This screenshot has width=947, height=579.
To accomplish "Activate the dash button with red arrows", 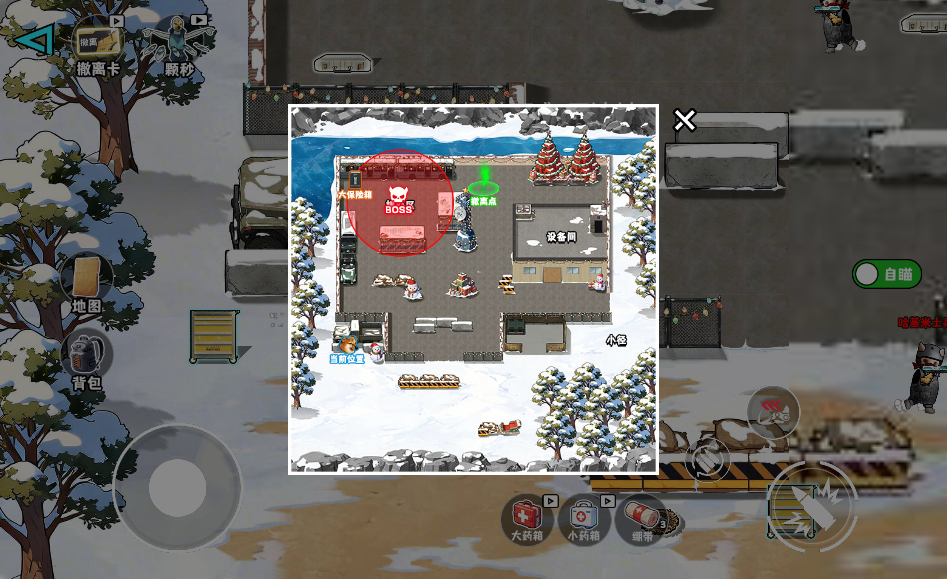I will [x=772, y=411].
